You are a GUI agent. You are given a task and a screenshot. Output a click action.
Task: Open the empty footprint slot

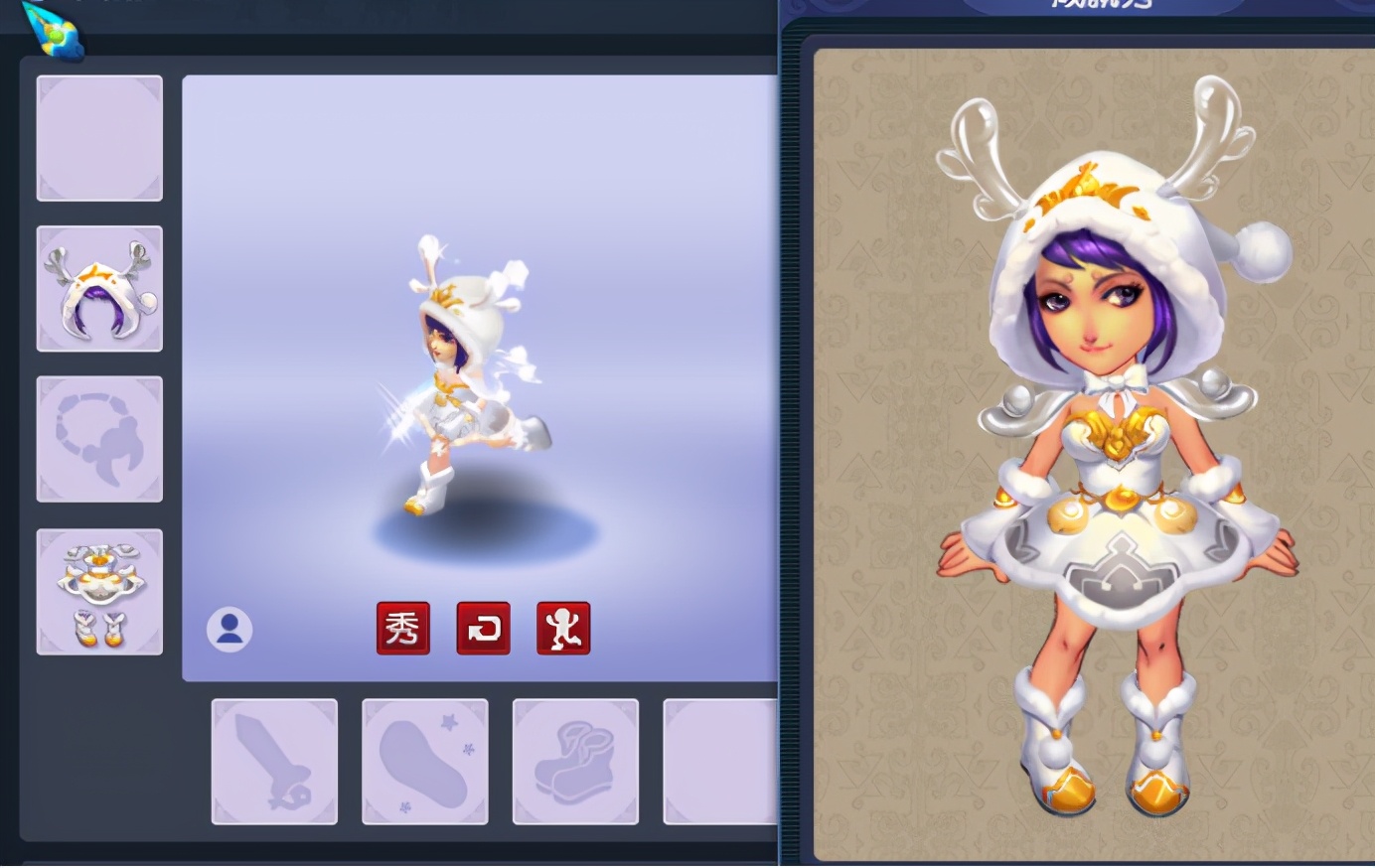pos(424,762)
